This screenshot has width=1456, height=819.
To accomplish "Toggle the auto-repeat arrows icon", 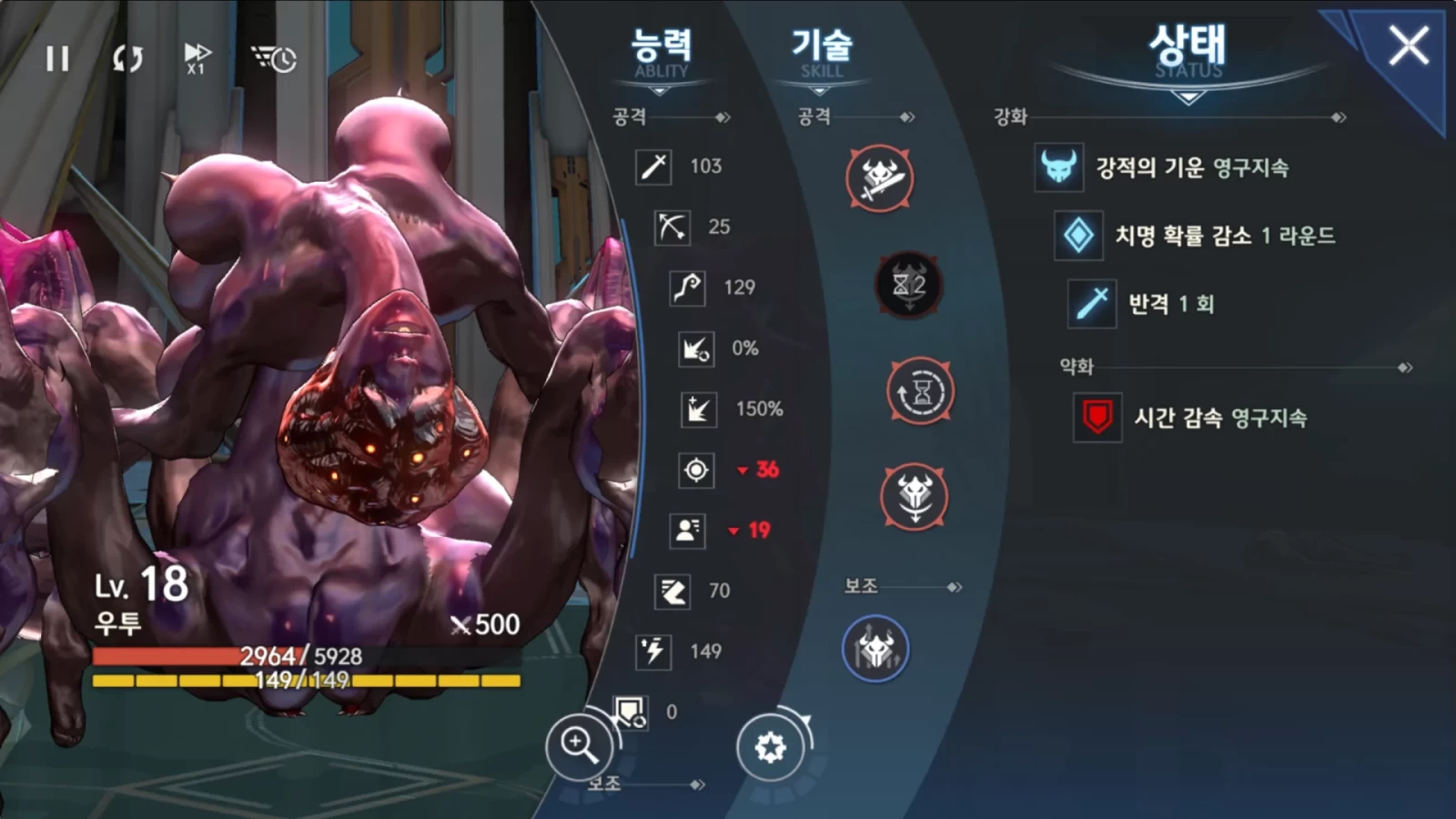I will coord(127,59).
